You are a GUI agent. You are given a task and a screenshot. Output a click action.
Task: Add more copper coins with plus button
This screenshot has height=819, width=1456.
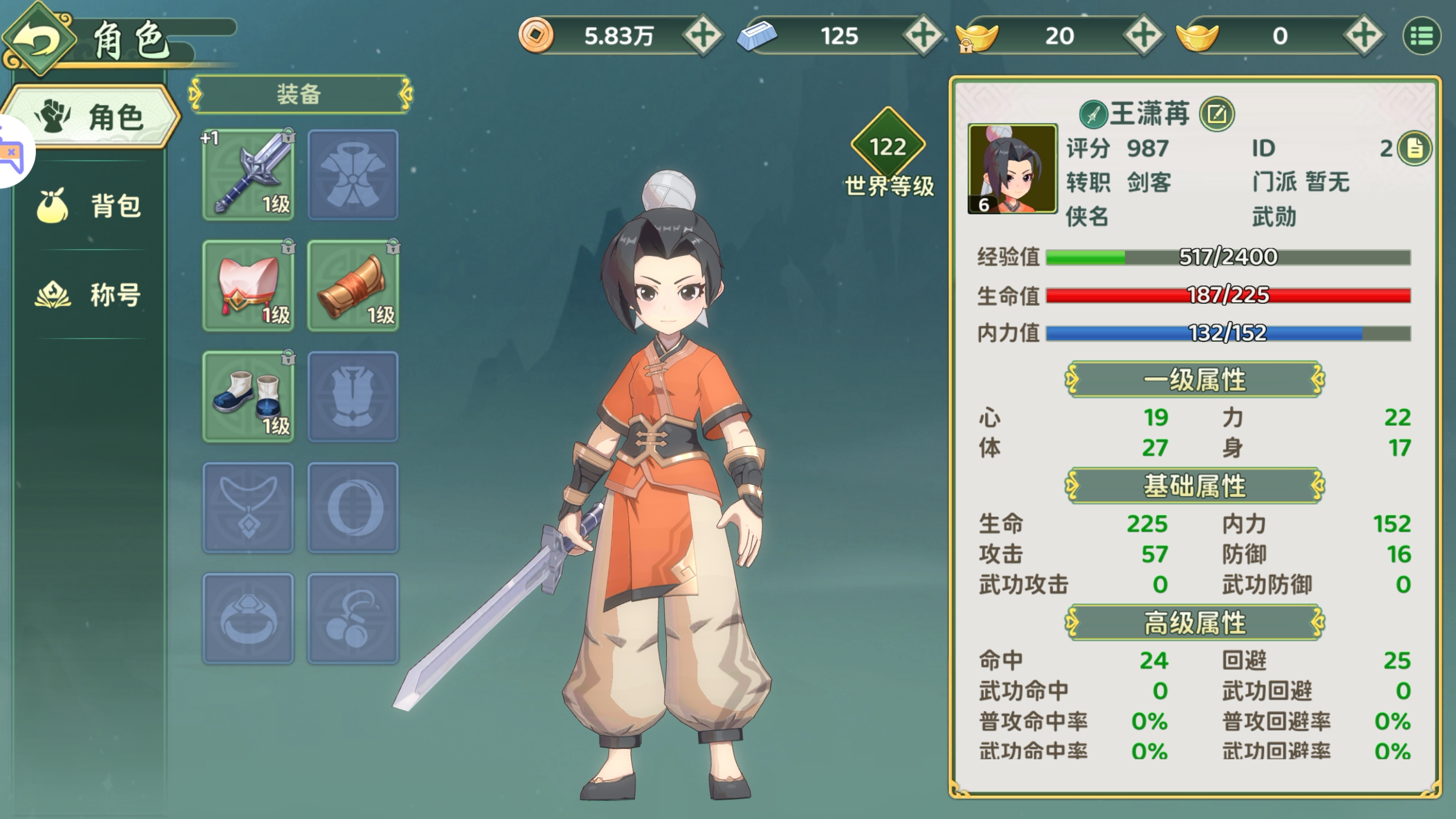pyautogui.click(x=703, y=36)
